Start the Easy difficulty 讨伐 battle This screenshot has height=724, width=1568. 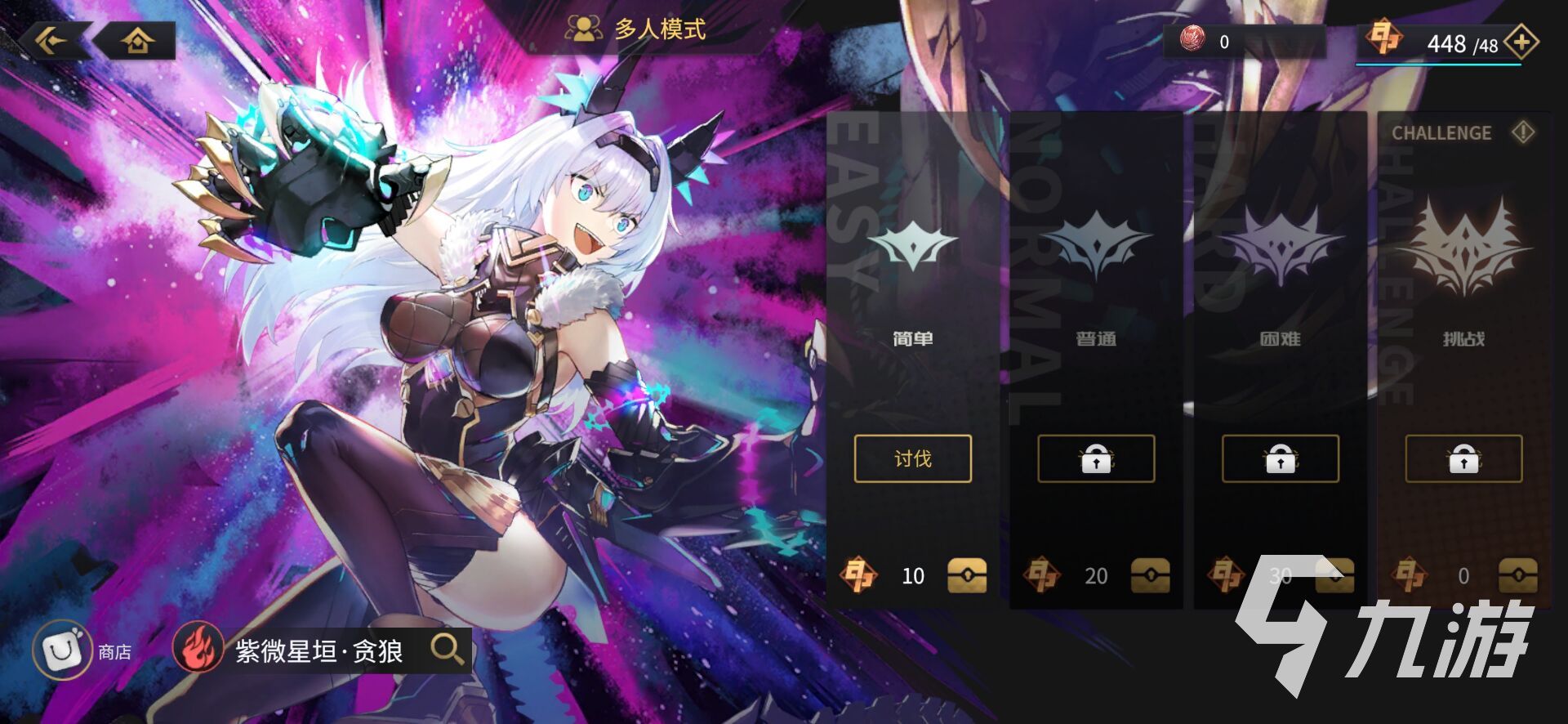click(912, 458)
